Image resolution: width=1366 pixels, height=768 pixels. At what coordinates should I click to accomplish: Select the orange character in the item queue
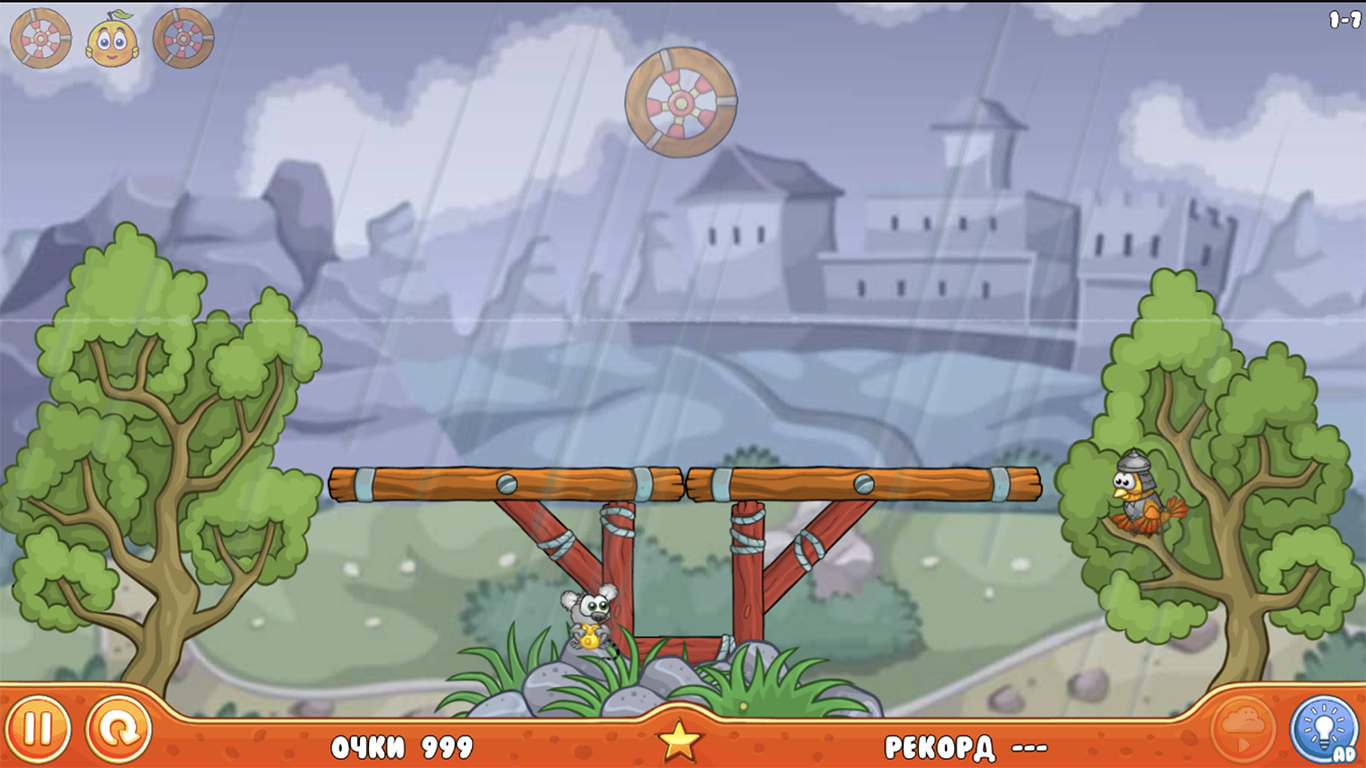(x=110, y=38)
